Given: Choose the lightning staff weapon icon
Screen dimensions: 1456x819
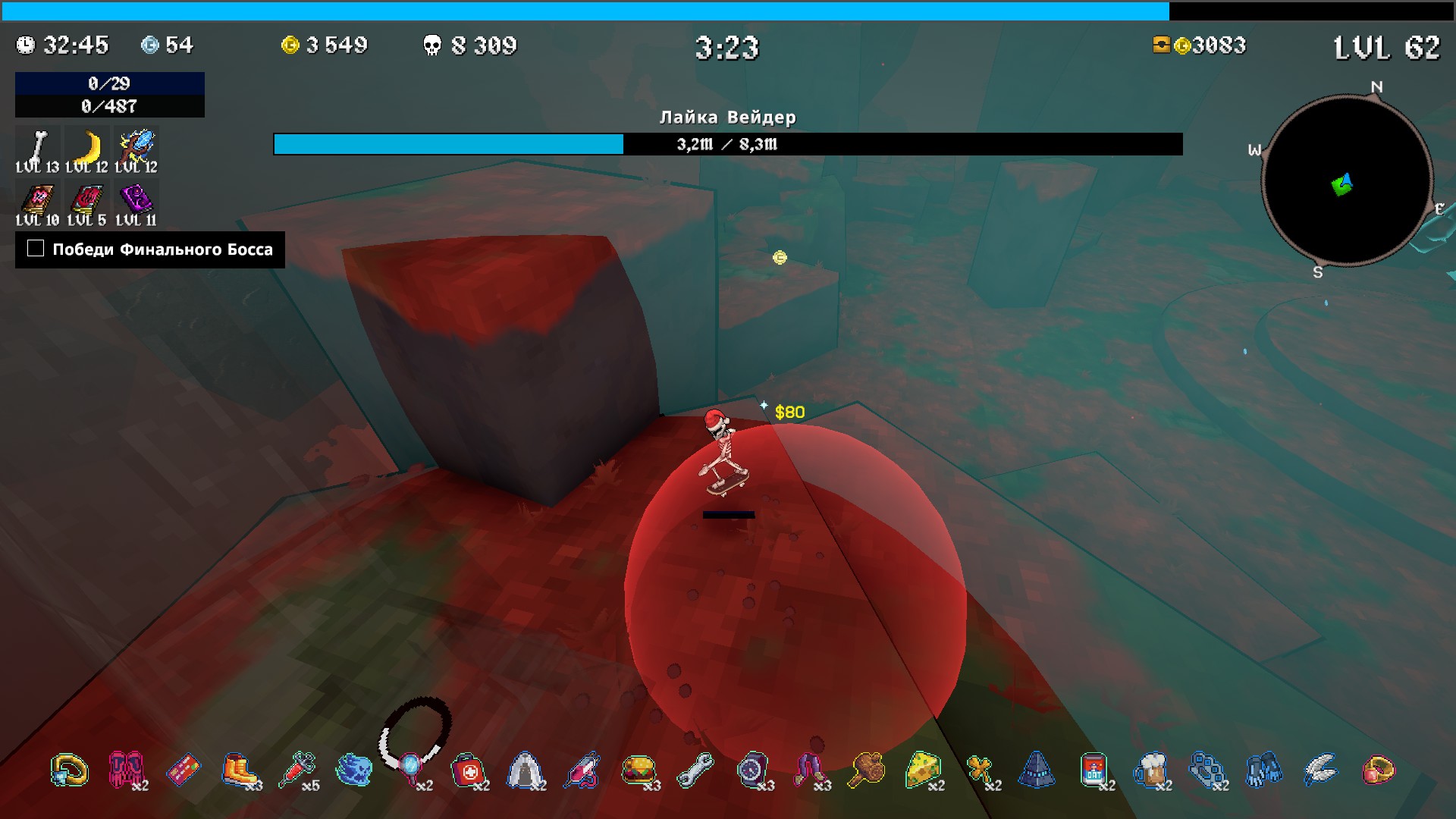Looking at the screenshot, I should [137, 146].
